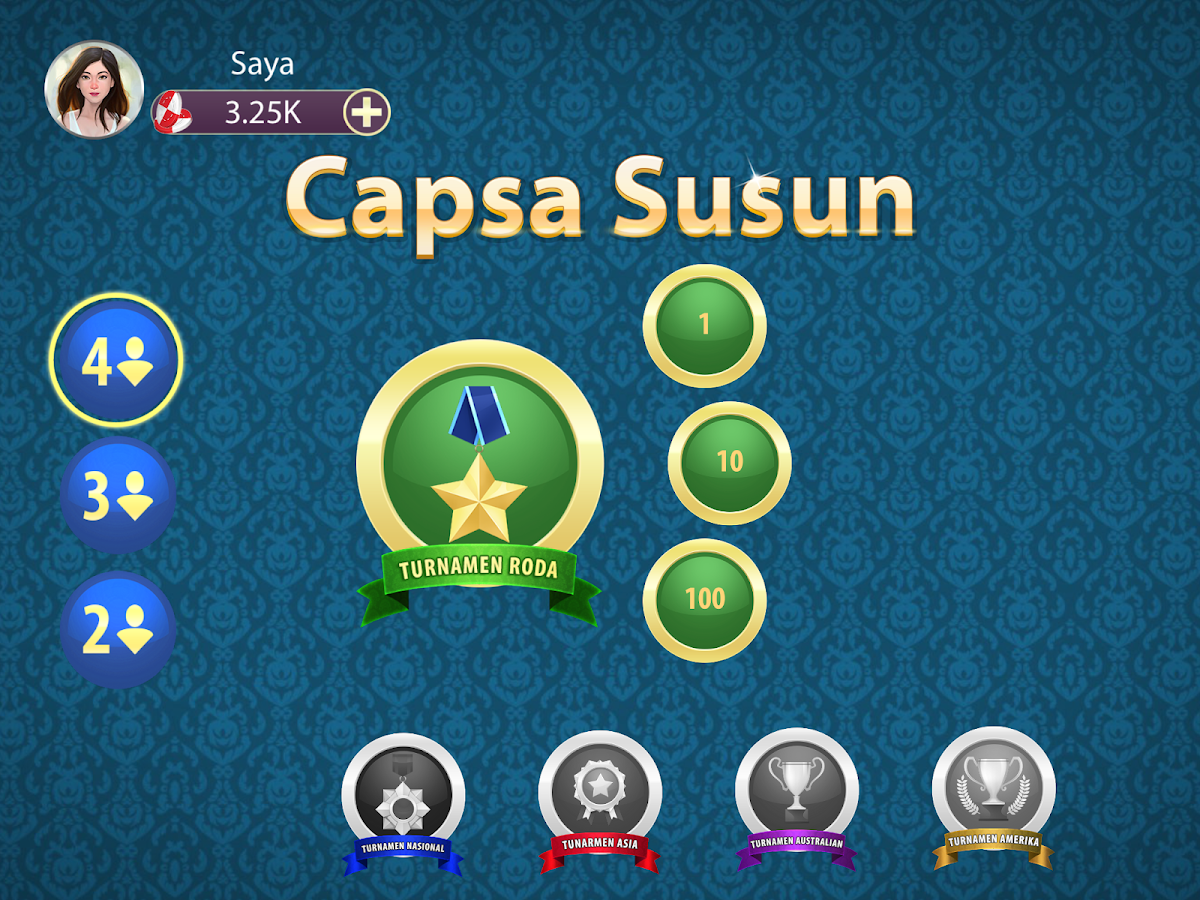The image size is (1200, 900).
Task: Choose the 100 stake level
Action: click(704, 599)
